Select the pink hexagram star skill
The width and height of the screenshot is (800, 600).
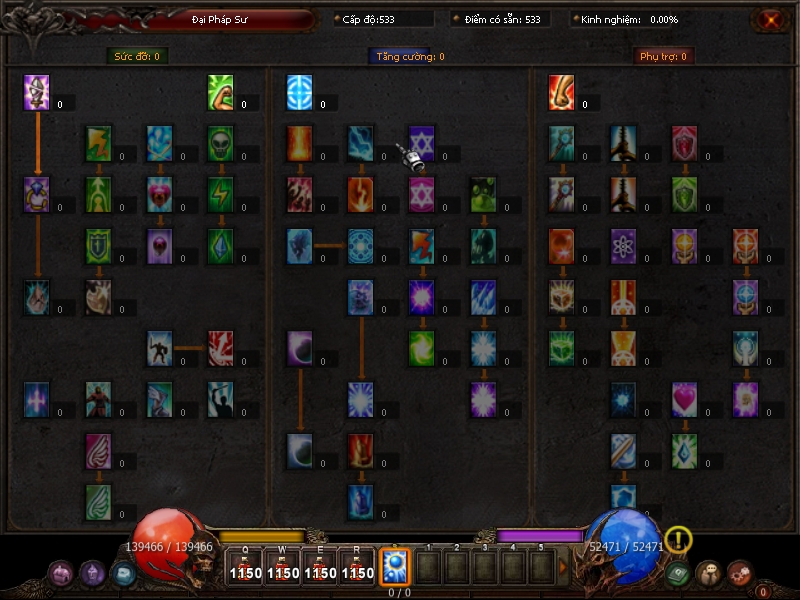(422, 194)
